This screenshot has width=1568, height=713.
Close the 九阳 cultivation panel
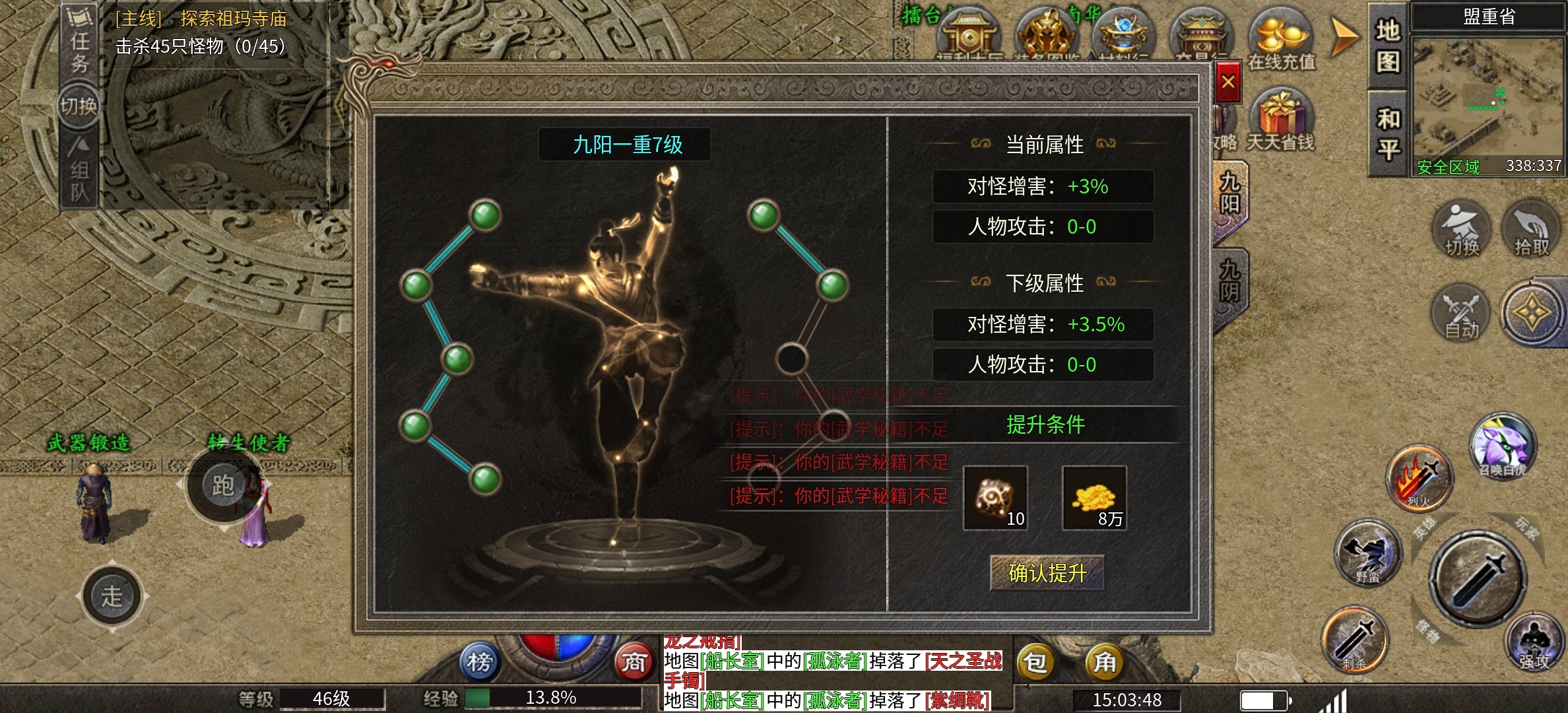(x=1227, y=83)
